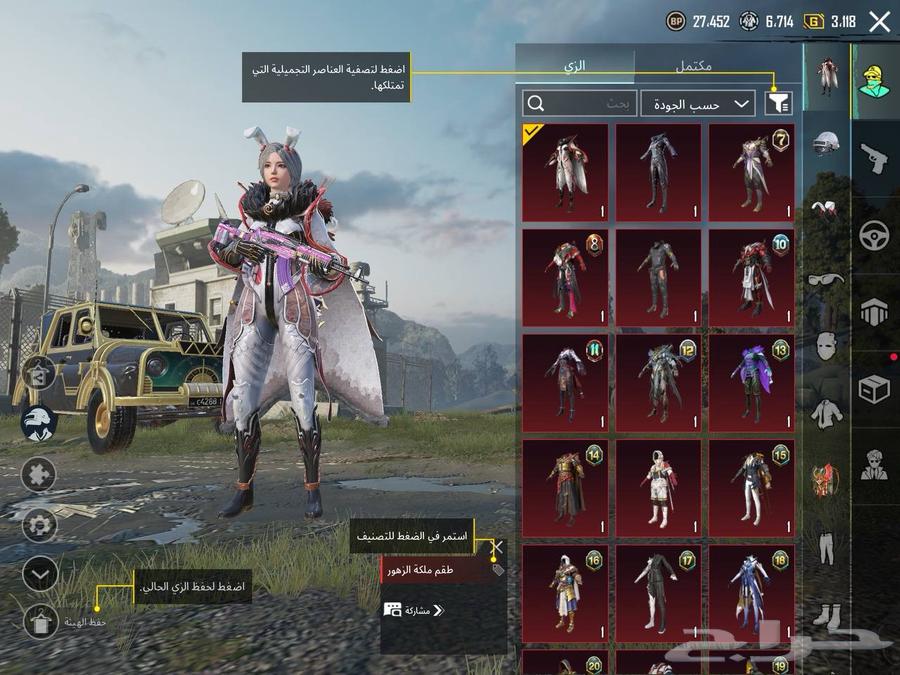Open the vehicles steering wheel category
Screen dimensions: 900x675
[874, 236]
